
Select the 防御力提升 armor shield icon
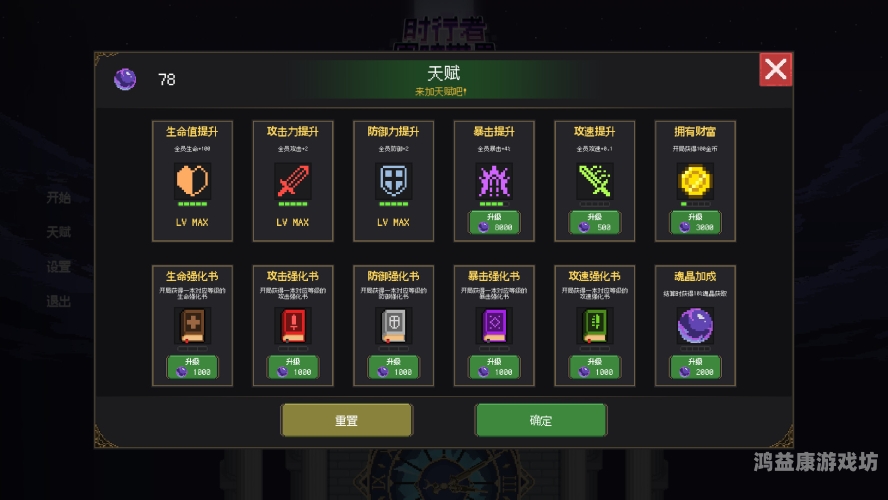[x=393, y=181]
